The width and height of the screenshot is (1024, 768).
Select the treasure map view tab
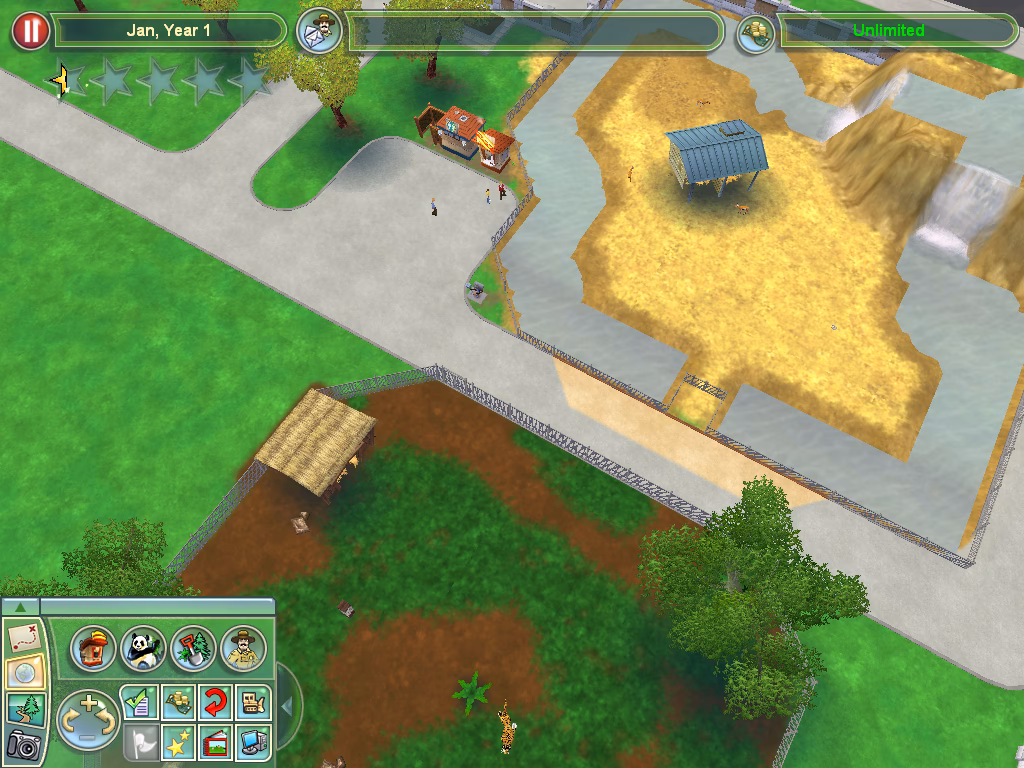[23, 637]
